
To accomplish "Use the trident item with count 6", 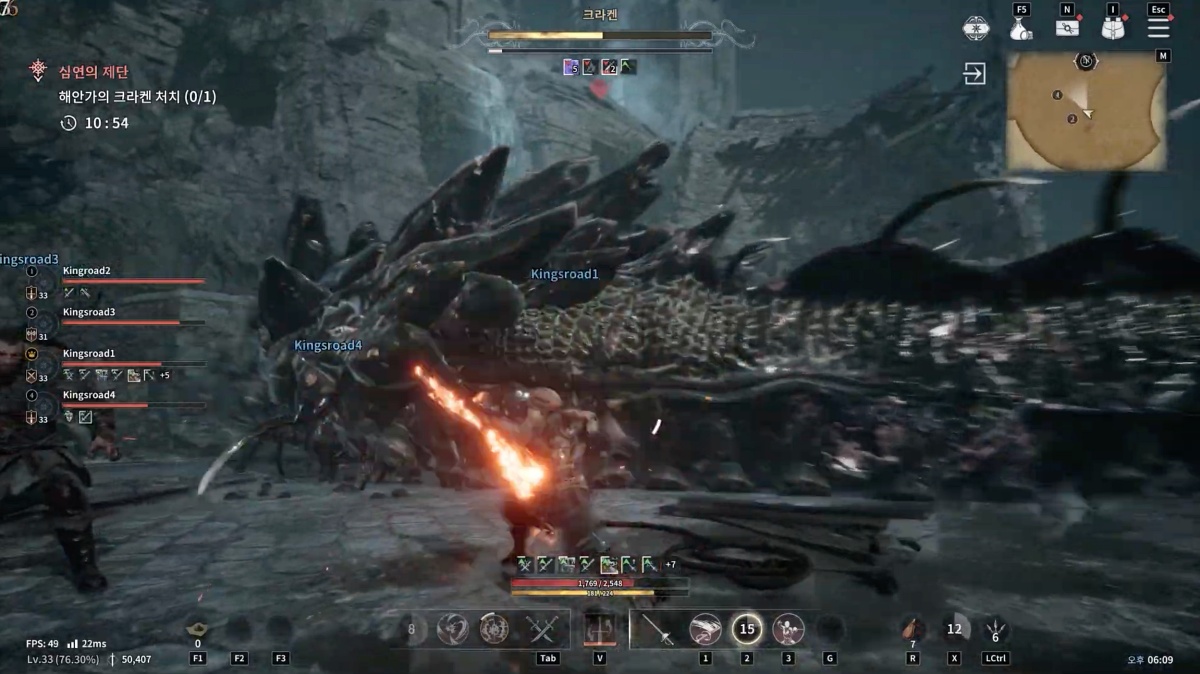I will tap(995, 629).
